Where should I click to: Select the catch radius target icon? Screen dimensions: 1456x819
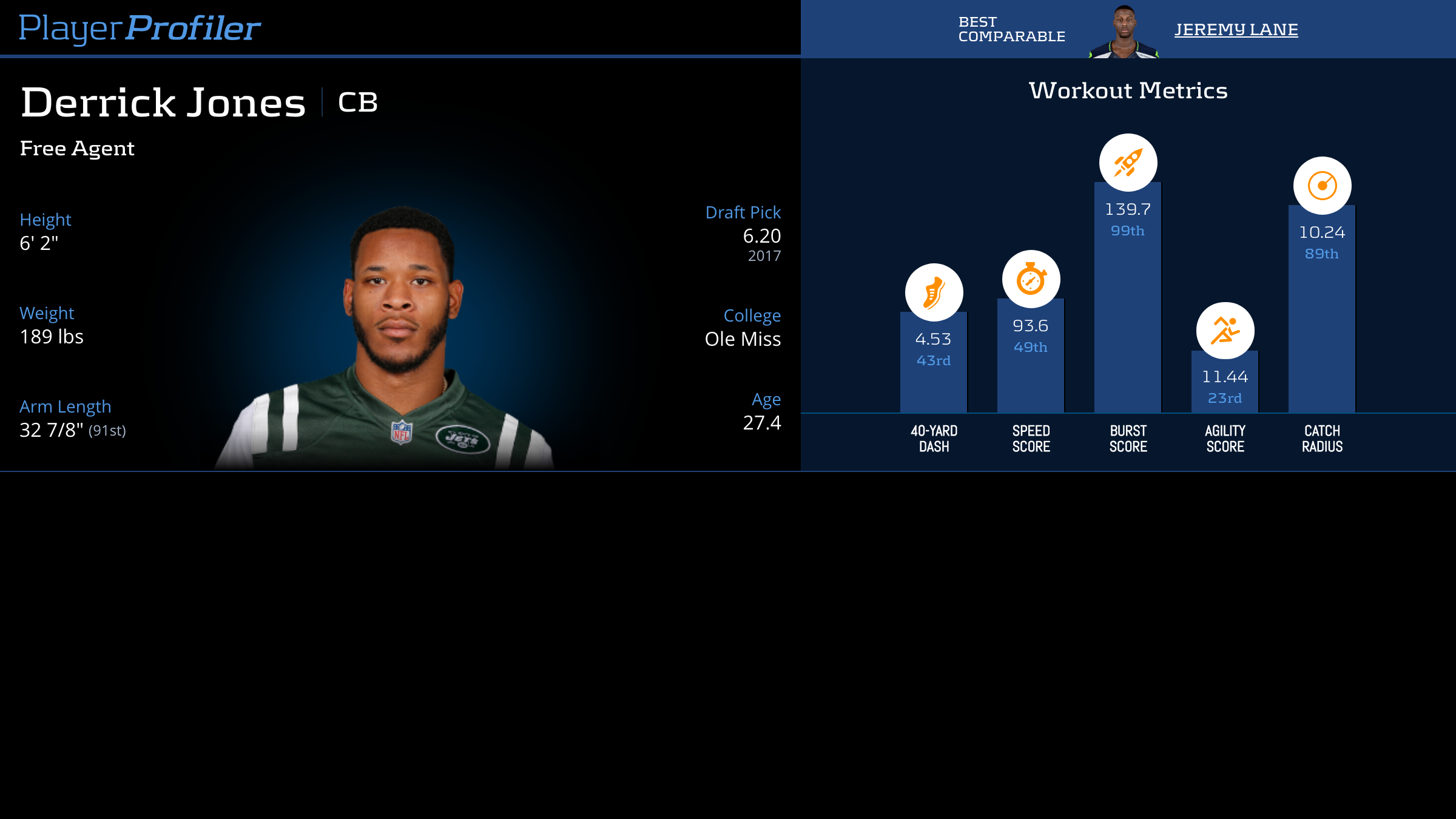(x=1322, y=186)
